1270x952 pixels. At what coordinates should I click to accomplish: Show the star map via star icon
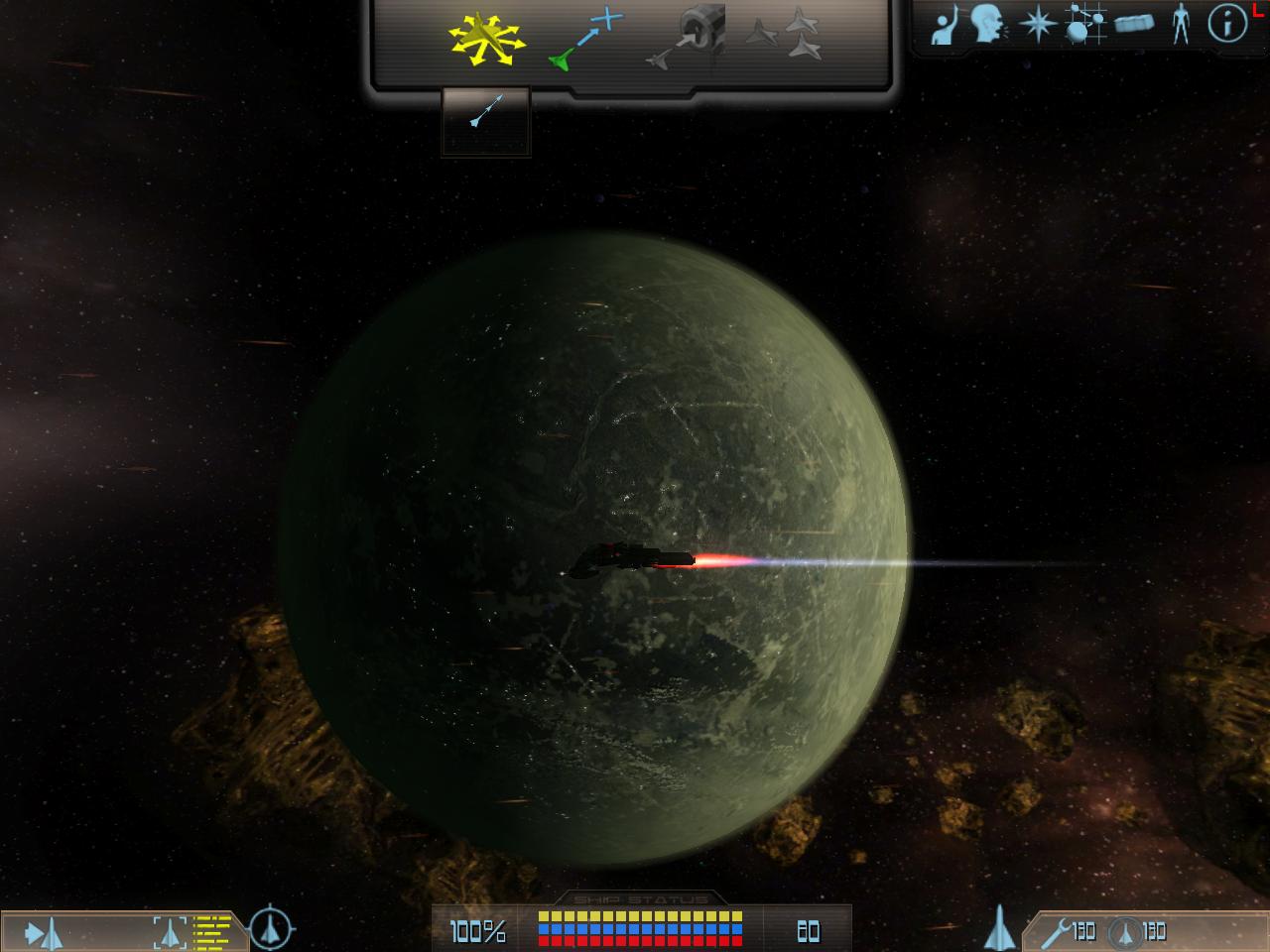pos(1037,24)
